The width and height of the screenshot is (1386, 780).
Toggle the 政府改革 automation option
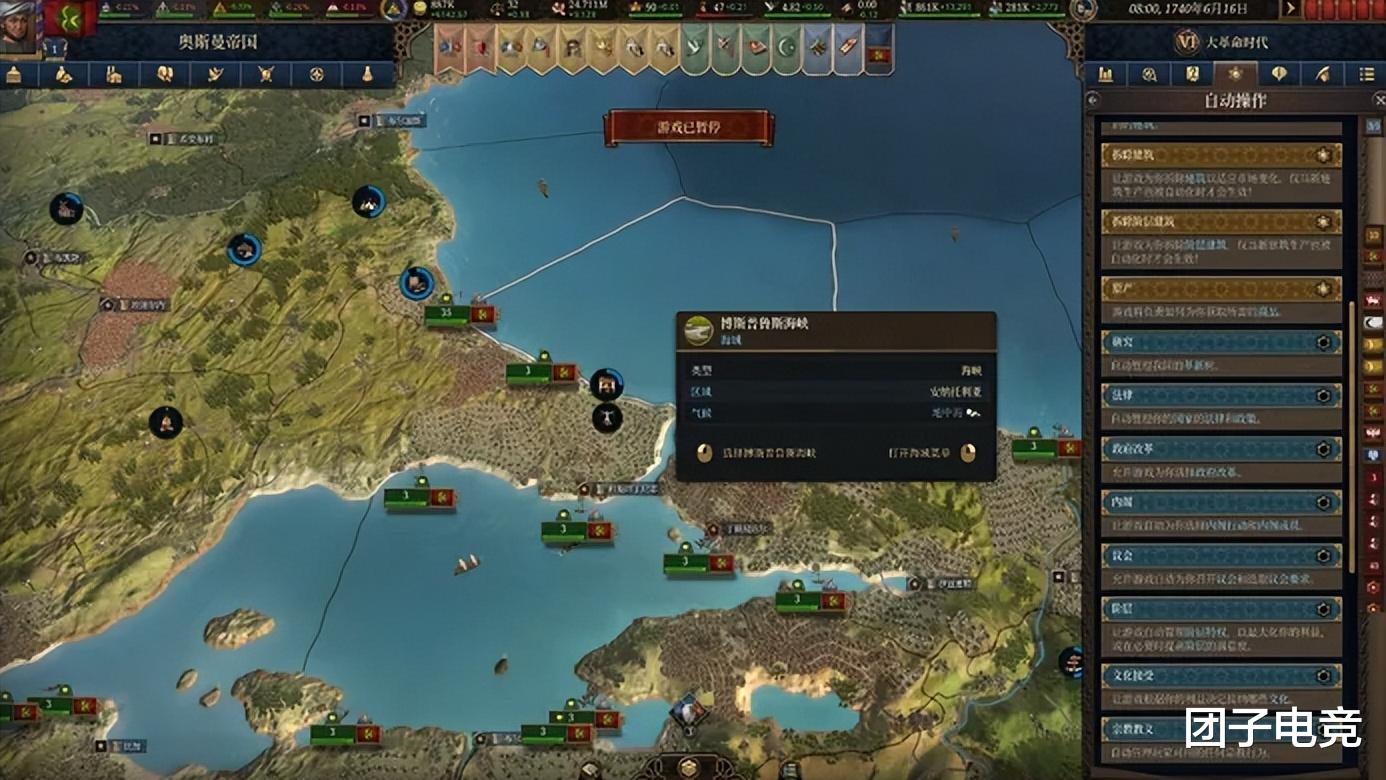(x=1324, y=449)
